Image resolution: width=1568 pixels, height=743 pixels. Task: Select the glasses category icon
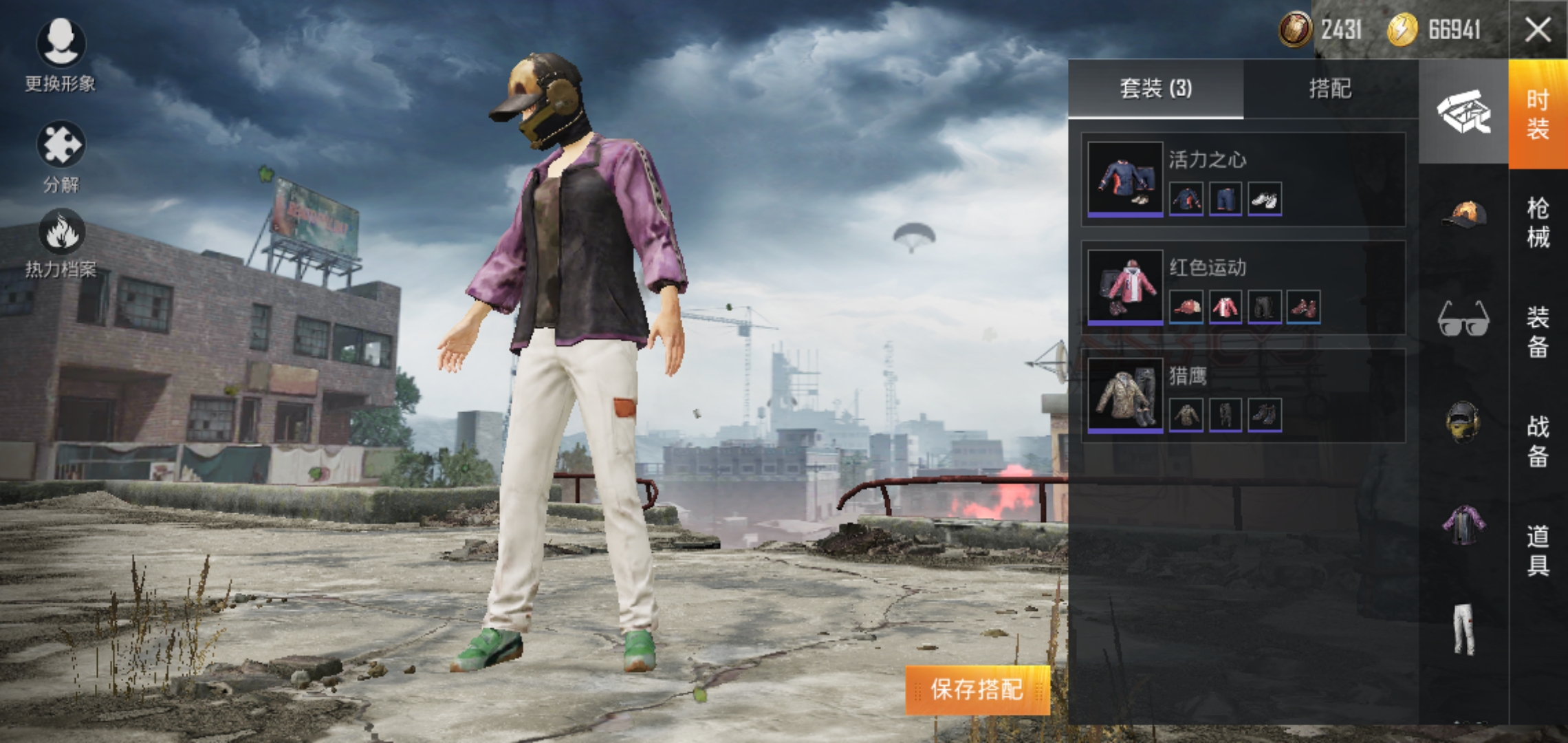[1463, 319]
